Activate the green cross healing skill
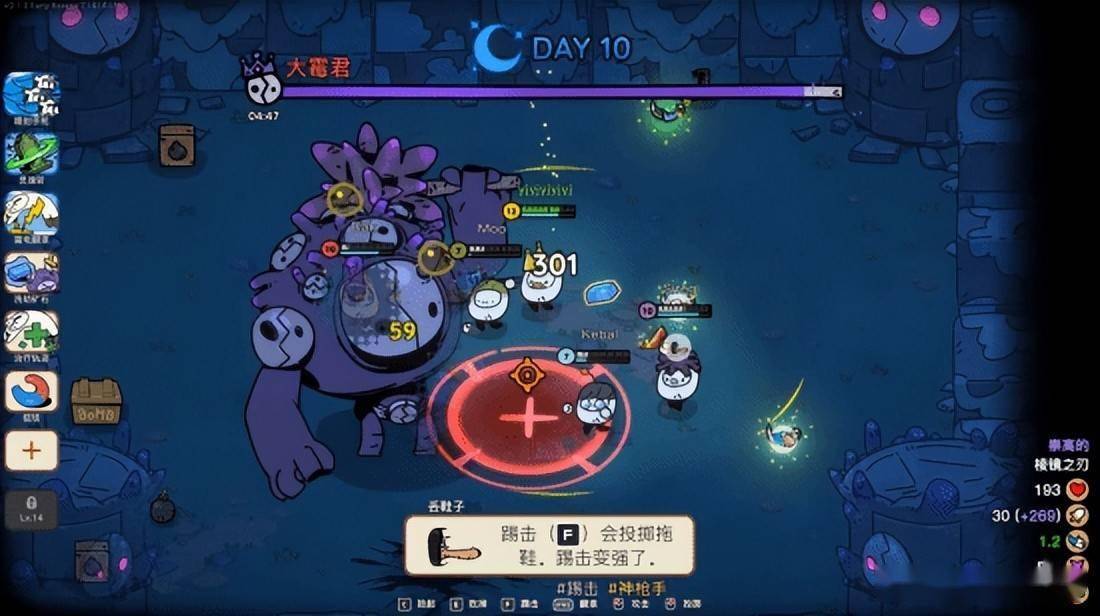Viewport: 1100px width, 616px height. point(31,331)
